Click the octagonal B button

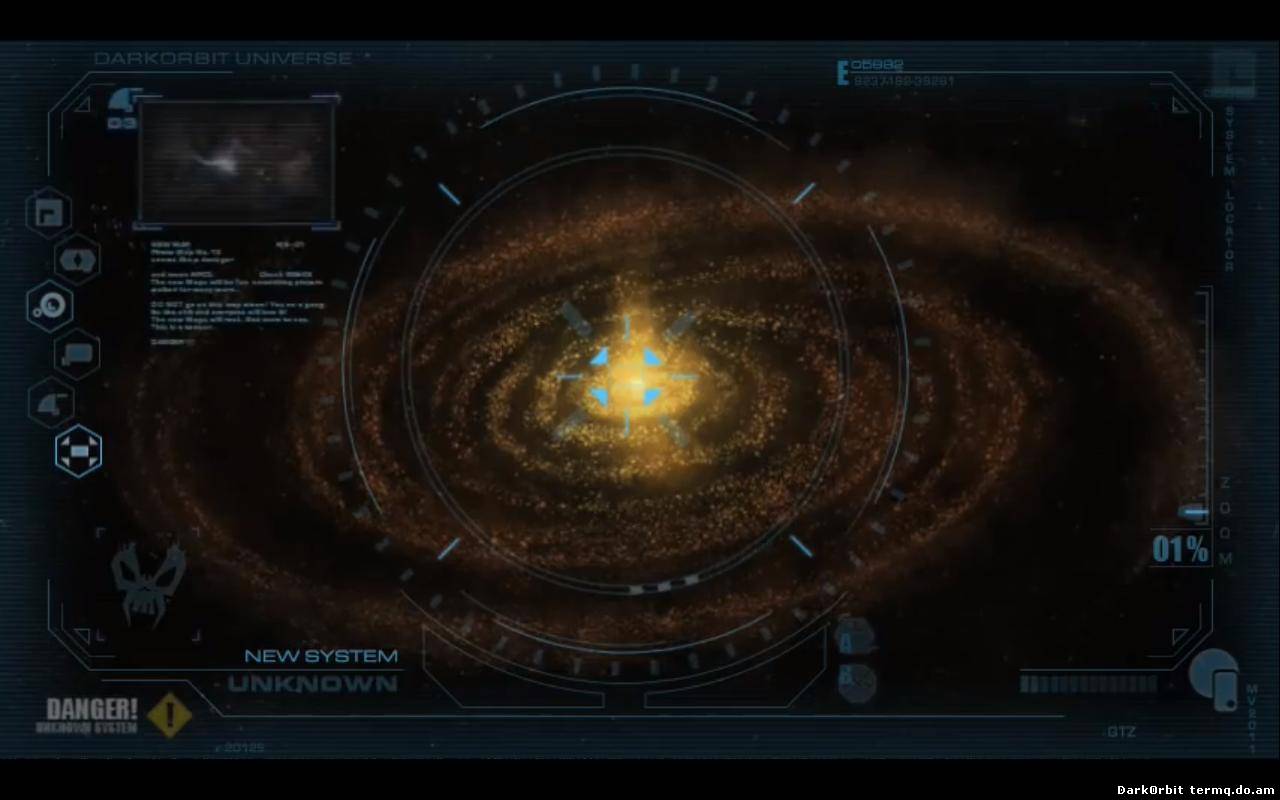pyautogui.click(x=856, y=682)
